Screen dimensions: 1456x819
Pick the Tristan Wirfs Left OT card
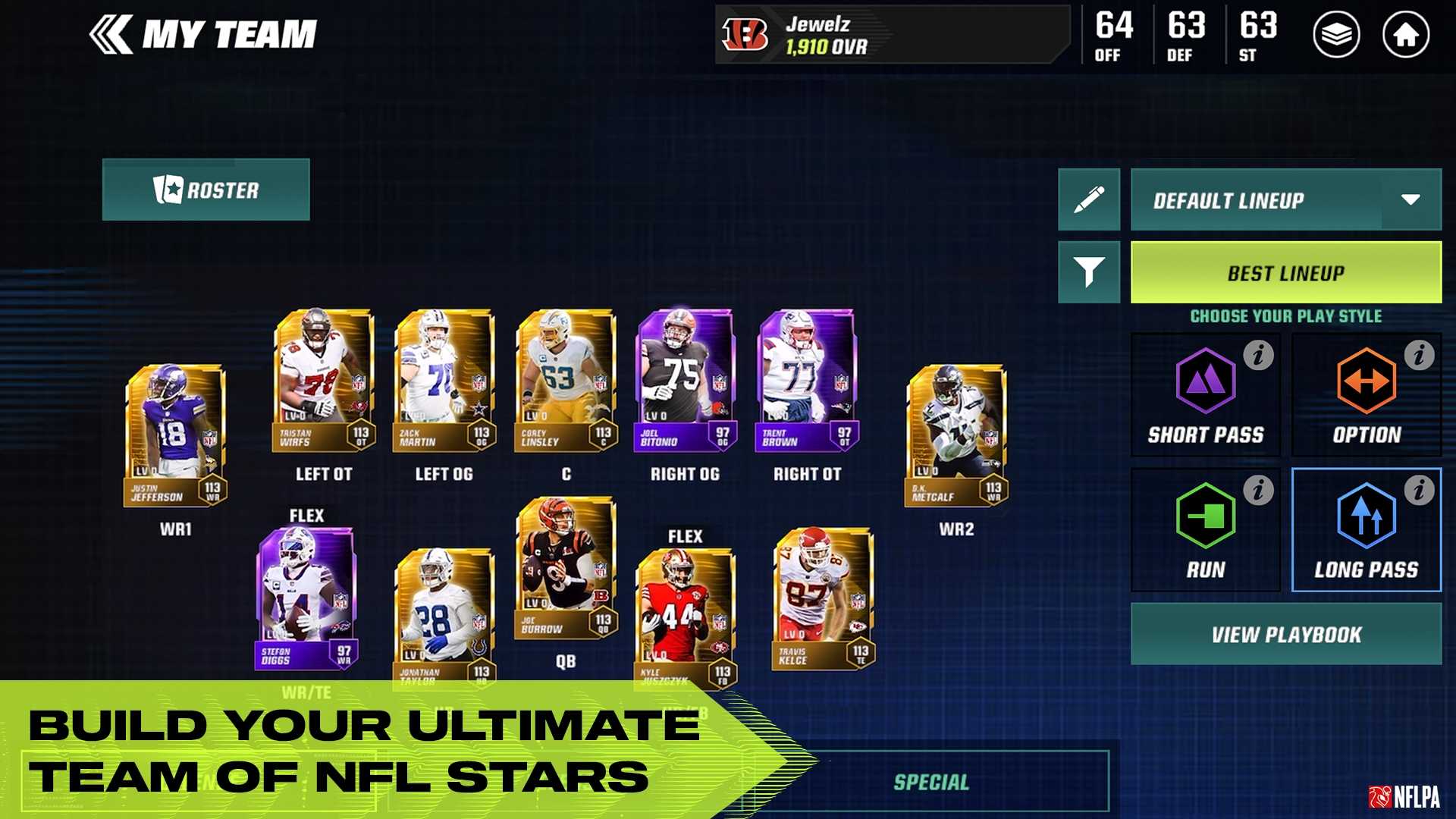pyautogui.click(x=324, y=379)
